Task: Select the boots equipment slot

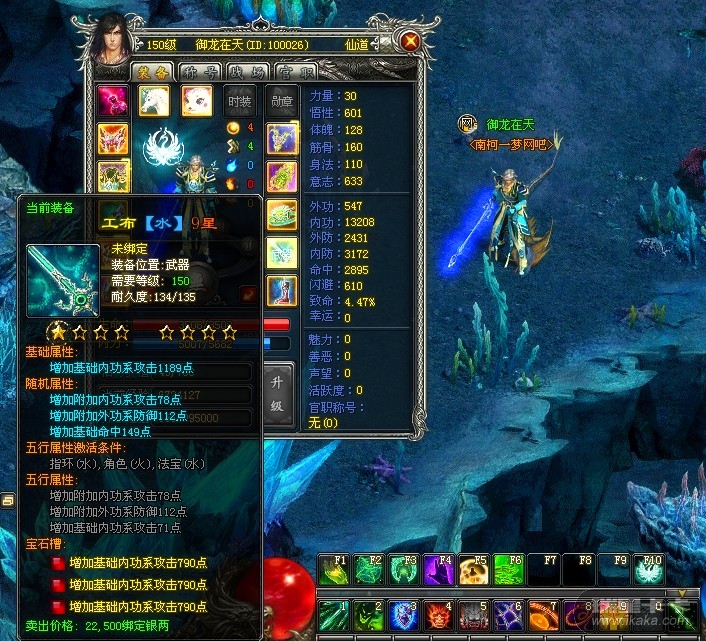Action: click(282, 292)
